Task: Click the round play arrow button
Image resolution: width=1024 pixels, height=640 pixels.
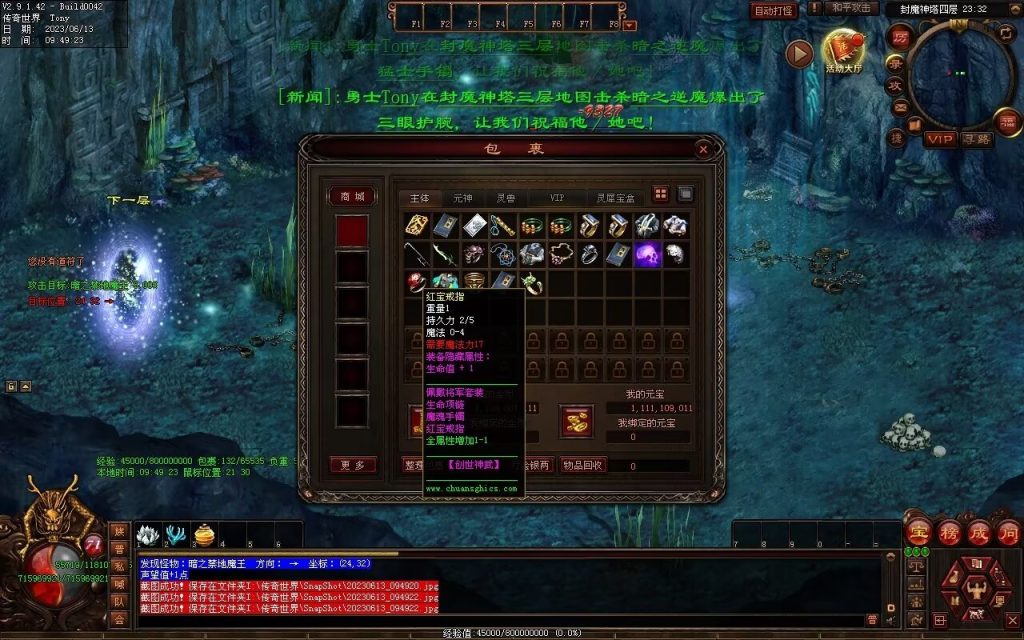Action: point(799,54)
